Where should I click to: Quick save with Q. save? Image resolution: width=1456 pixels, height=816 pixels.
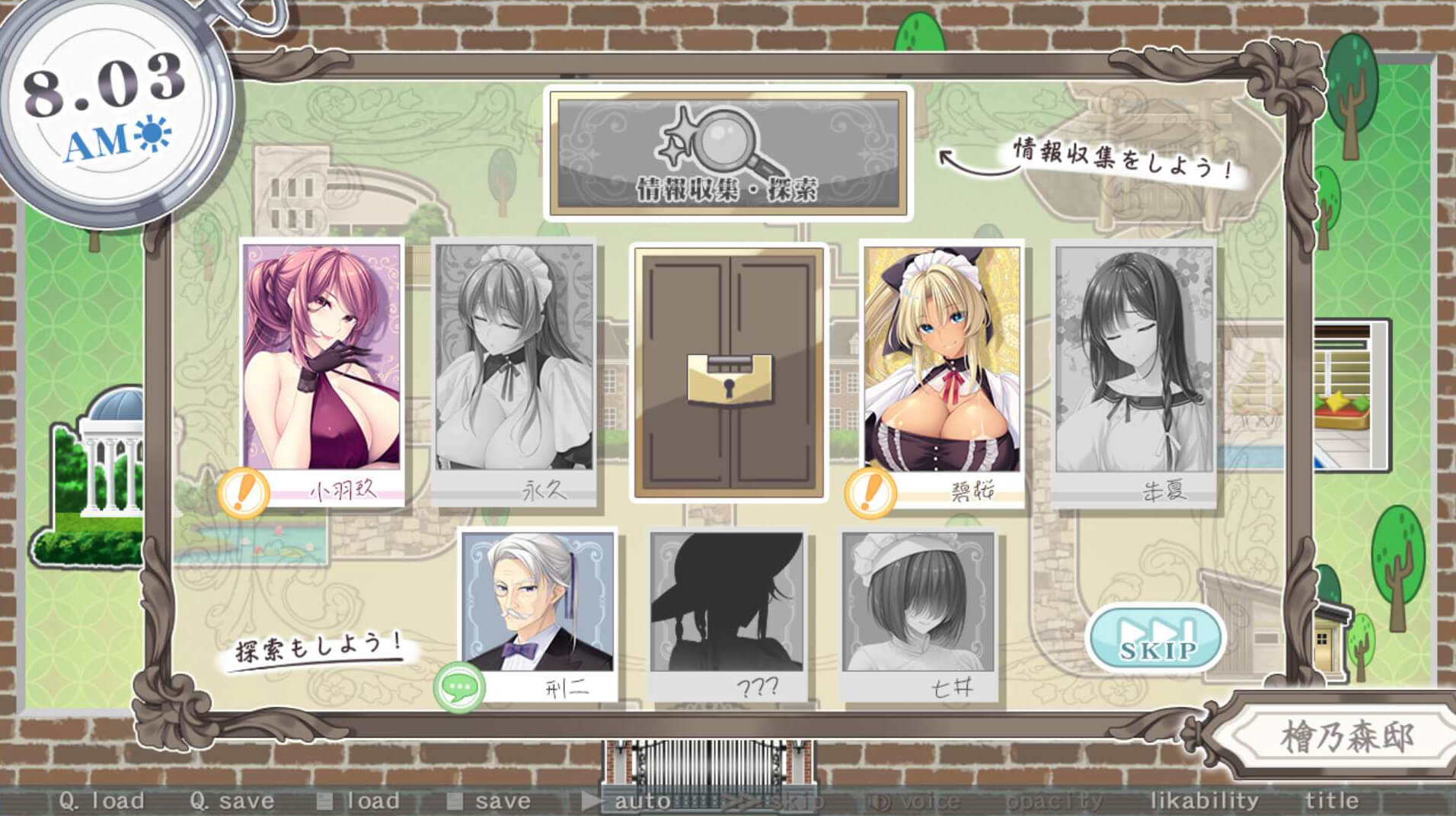[232, 801]
